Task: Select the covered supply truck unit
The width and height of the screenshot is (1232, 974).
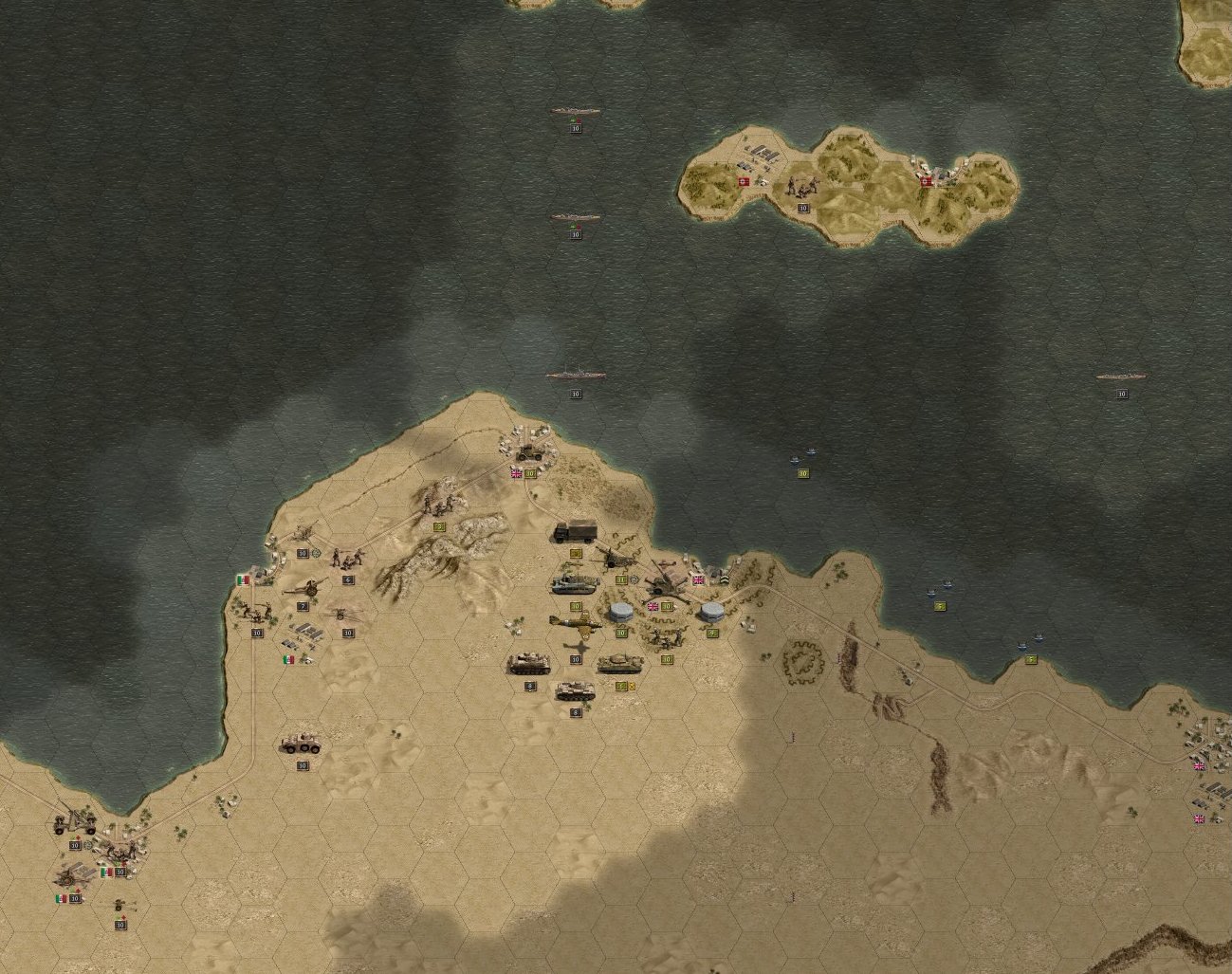Action: [576, 531]
